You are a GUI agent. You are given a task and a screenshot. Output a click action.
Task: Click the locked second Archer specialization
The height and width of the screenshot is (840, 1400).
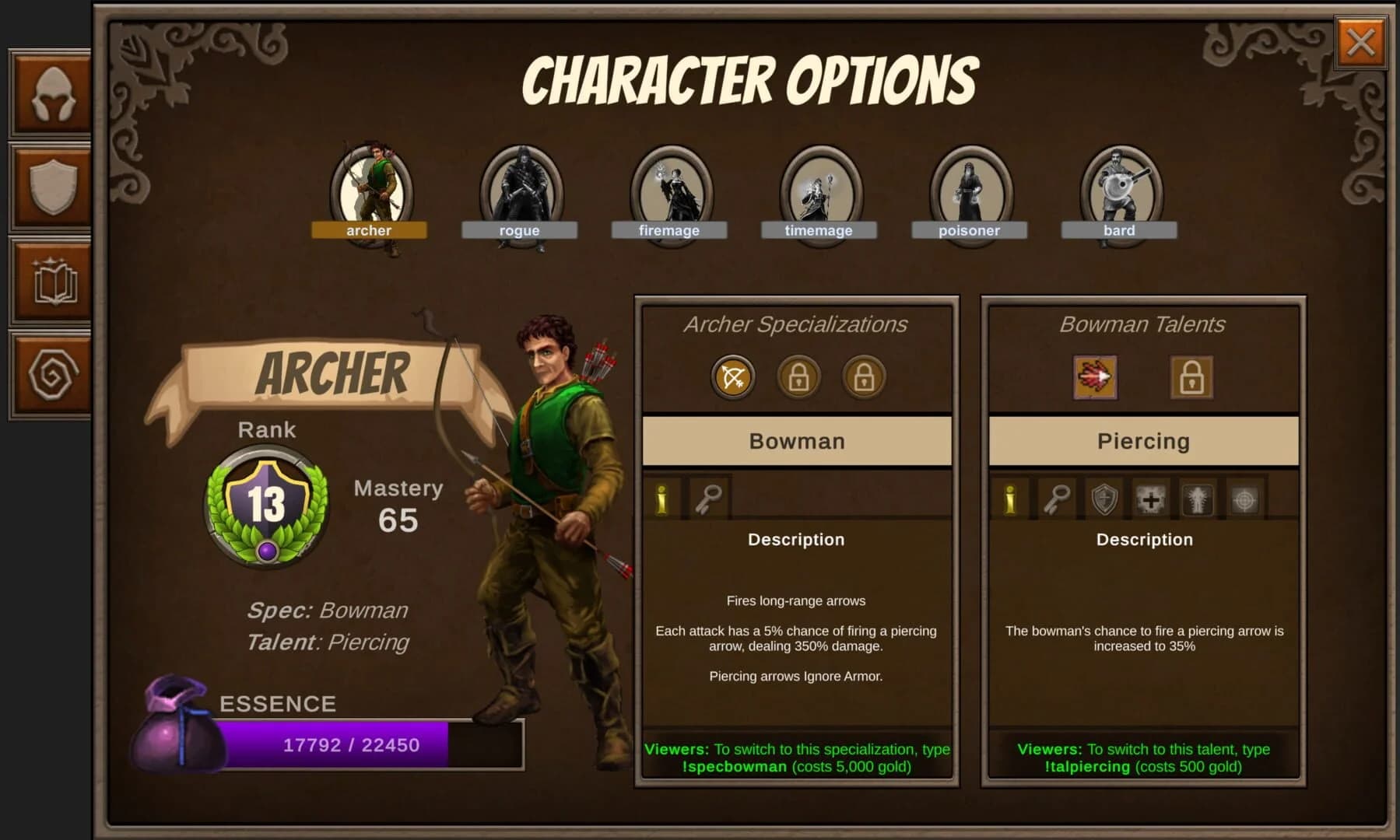tap(798, 376)
